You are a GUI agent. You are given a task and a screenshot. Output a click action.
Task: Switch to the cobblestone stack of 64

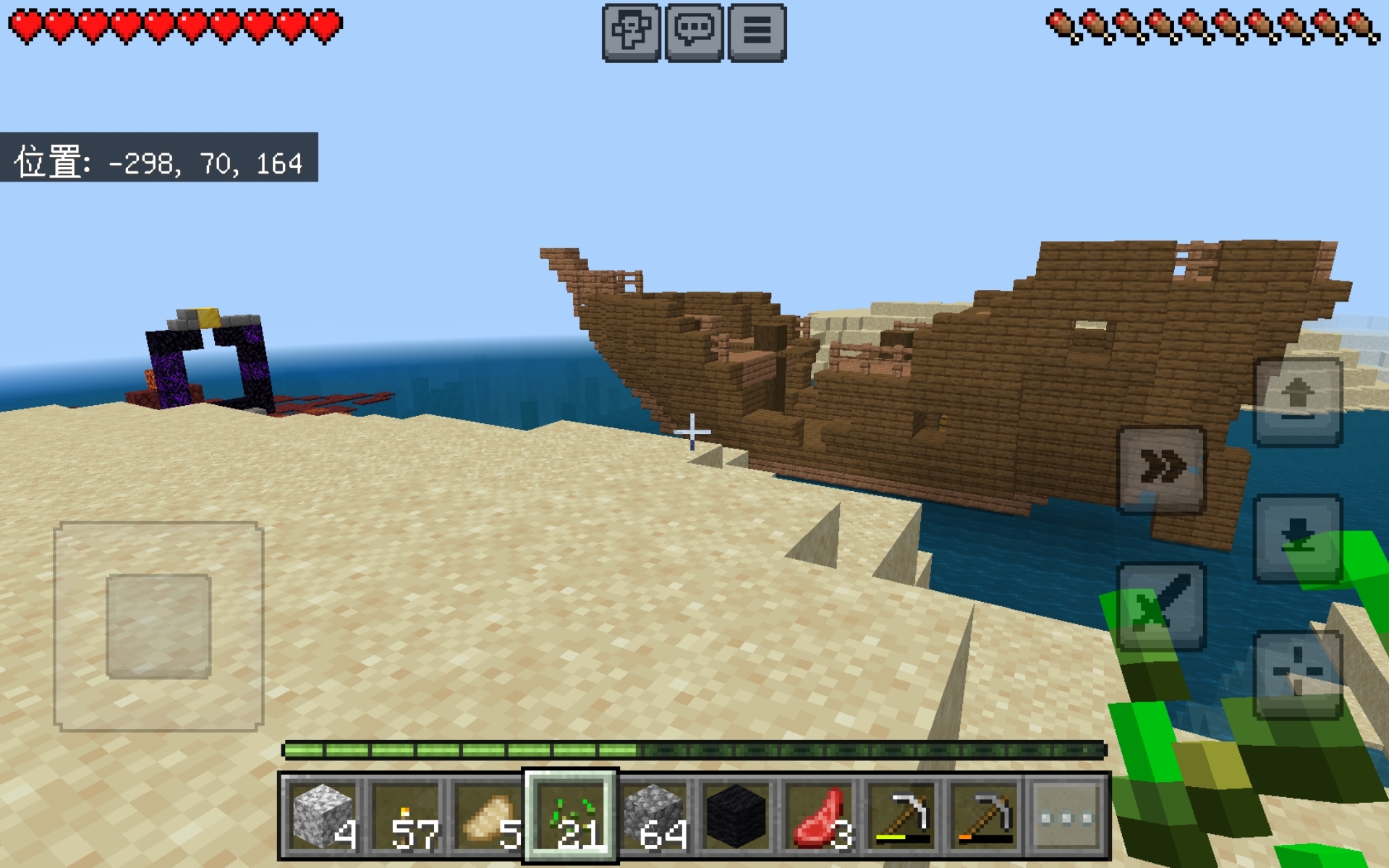654,817
